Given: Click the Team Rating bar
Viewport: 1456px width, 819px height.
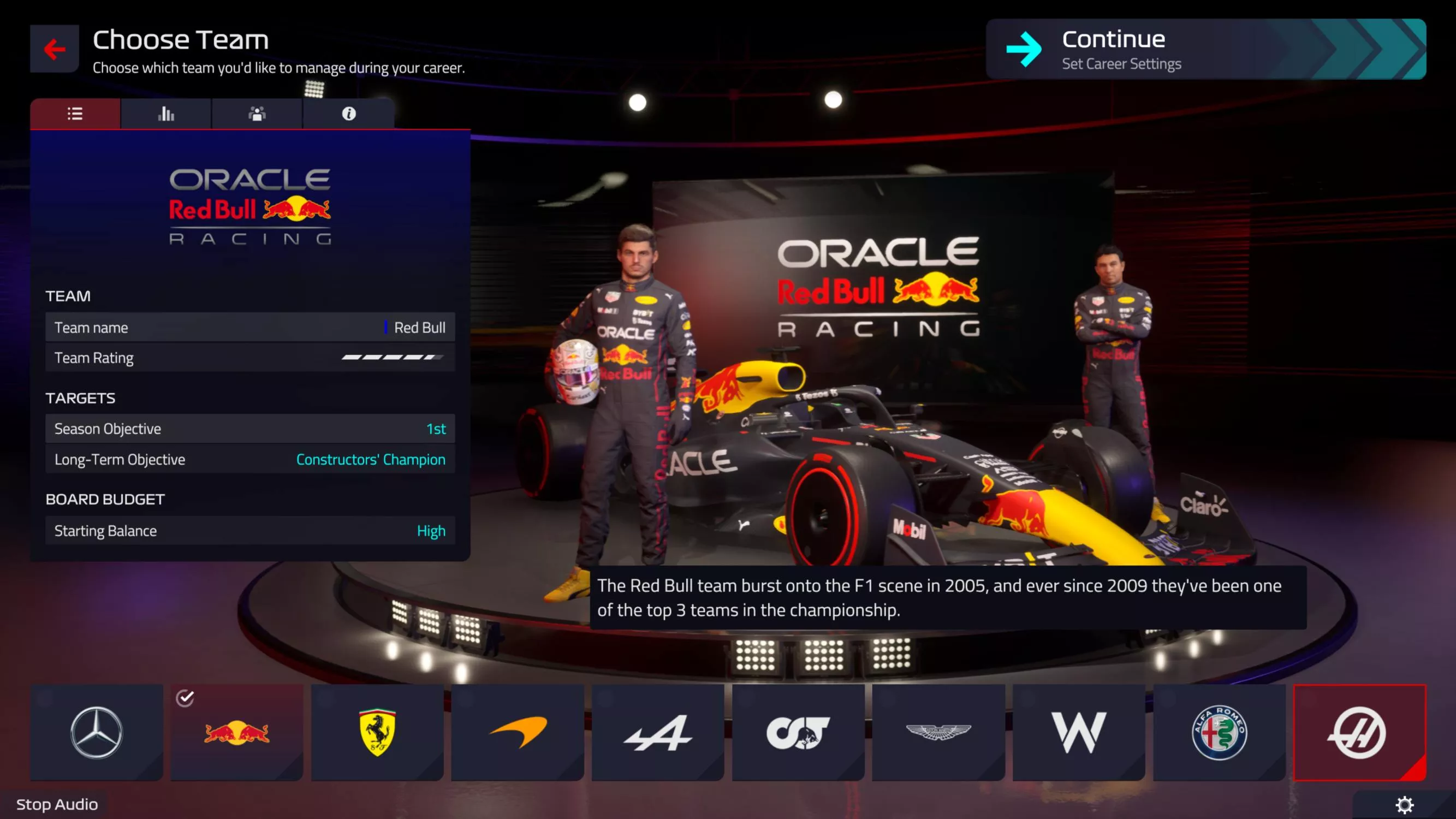Looking at the screenshot, I should pyautogui.click(x=249, y=357).
